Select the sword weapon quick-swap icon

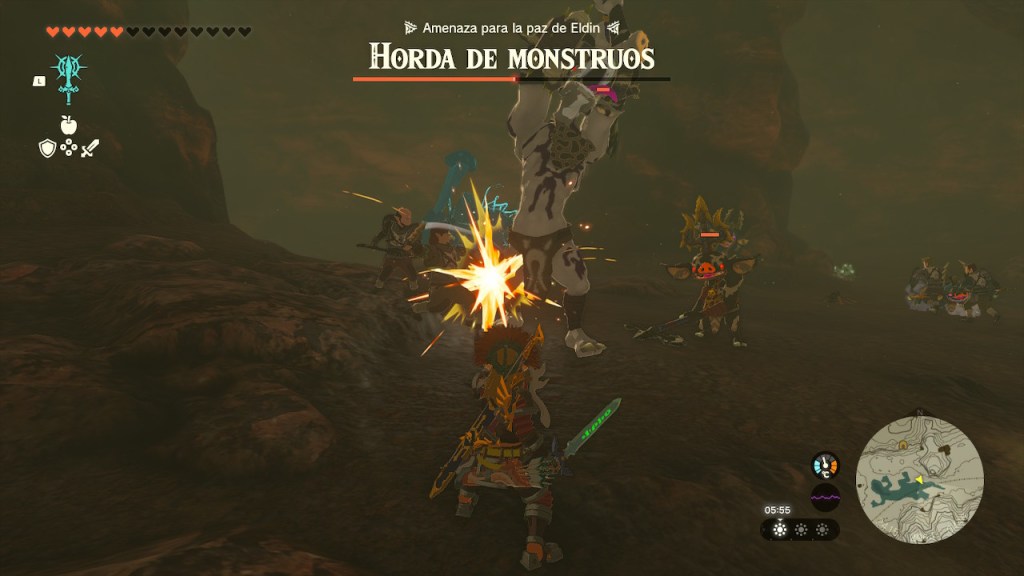point(90,148)
